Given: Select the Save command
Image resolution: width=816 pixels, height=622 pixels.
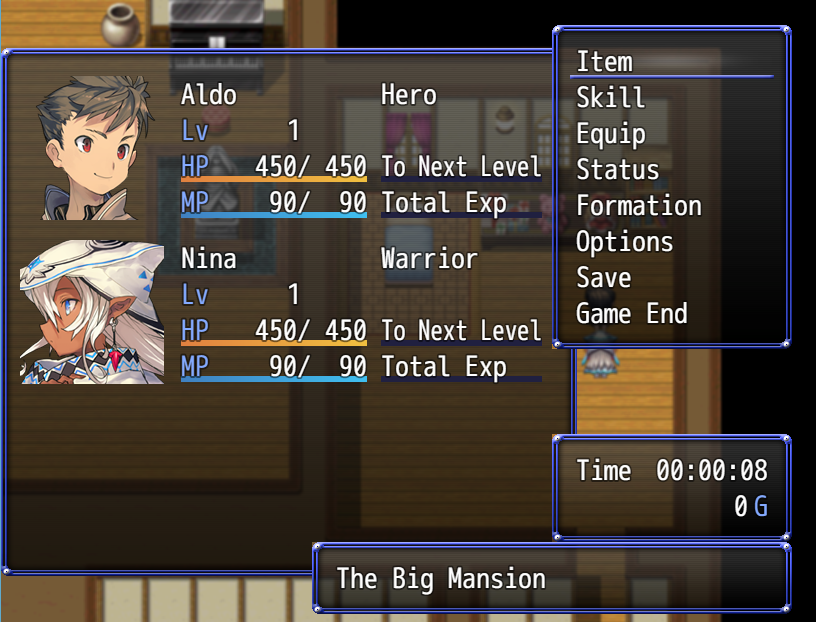Looking at the screenshot, I should pos(604,278).
